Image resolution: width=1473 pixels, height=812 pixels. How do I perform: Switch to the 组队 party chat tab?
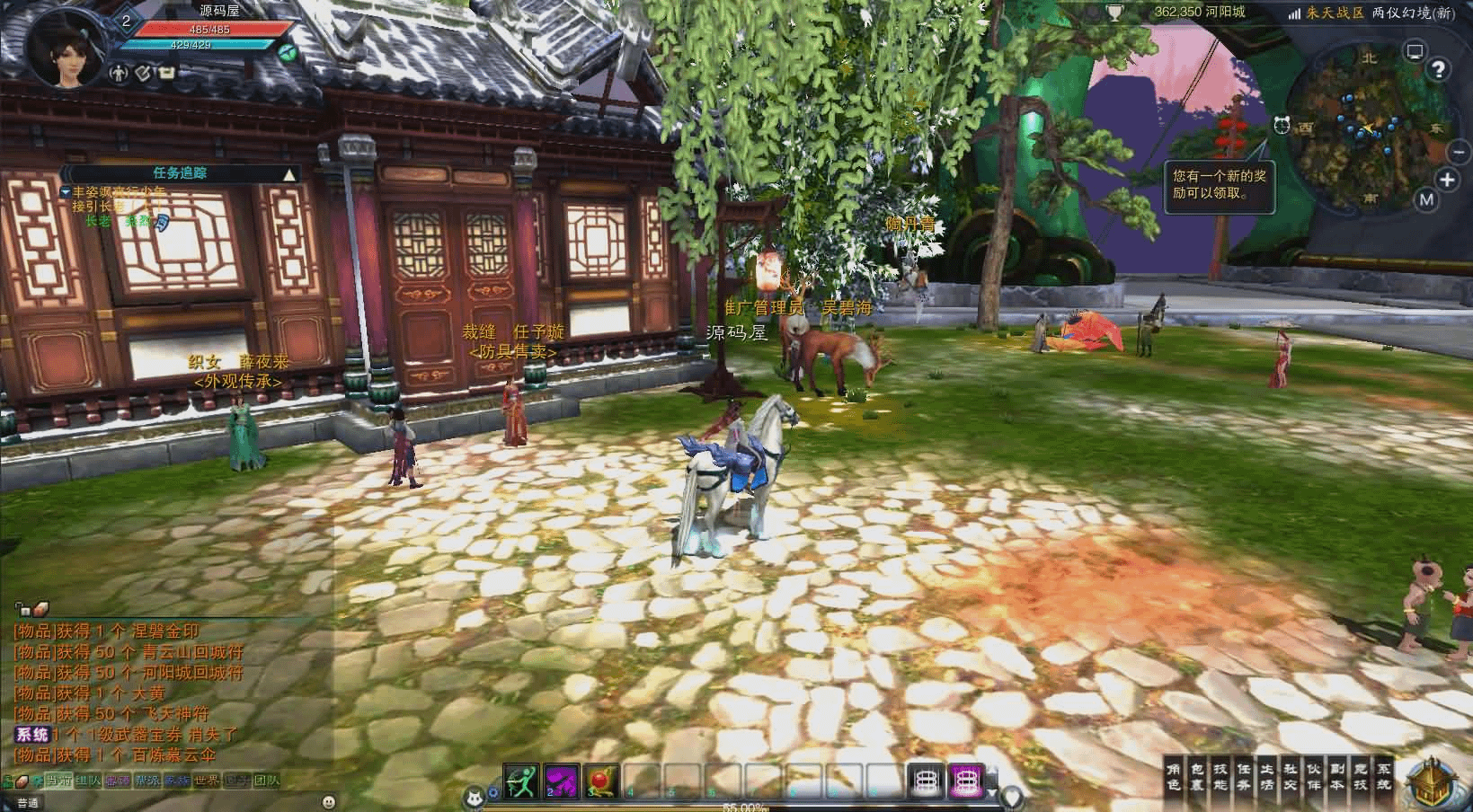click(x=87, y=781)
